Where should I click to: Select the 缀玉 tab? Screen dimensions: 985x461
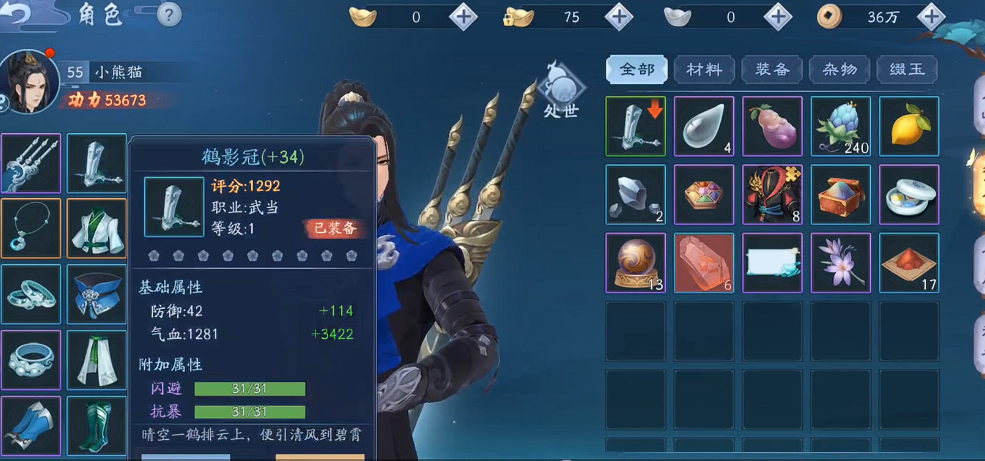[907, 69]
